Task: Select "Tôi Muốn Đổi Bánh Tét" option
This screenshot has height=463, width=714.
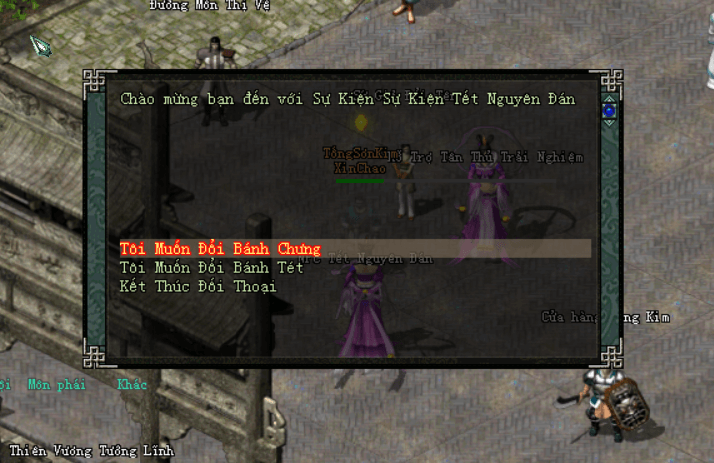Action: [x=211, y=267]
